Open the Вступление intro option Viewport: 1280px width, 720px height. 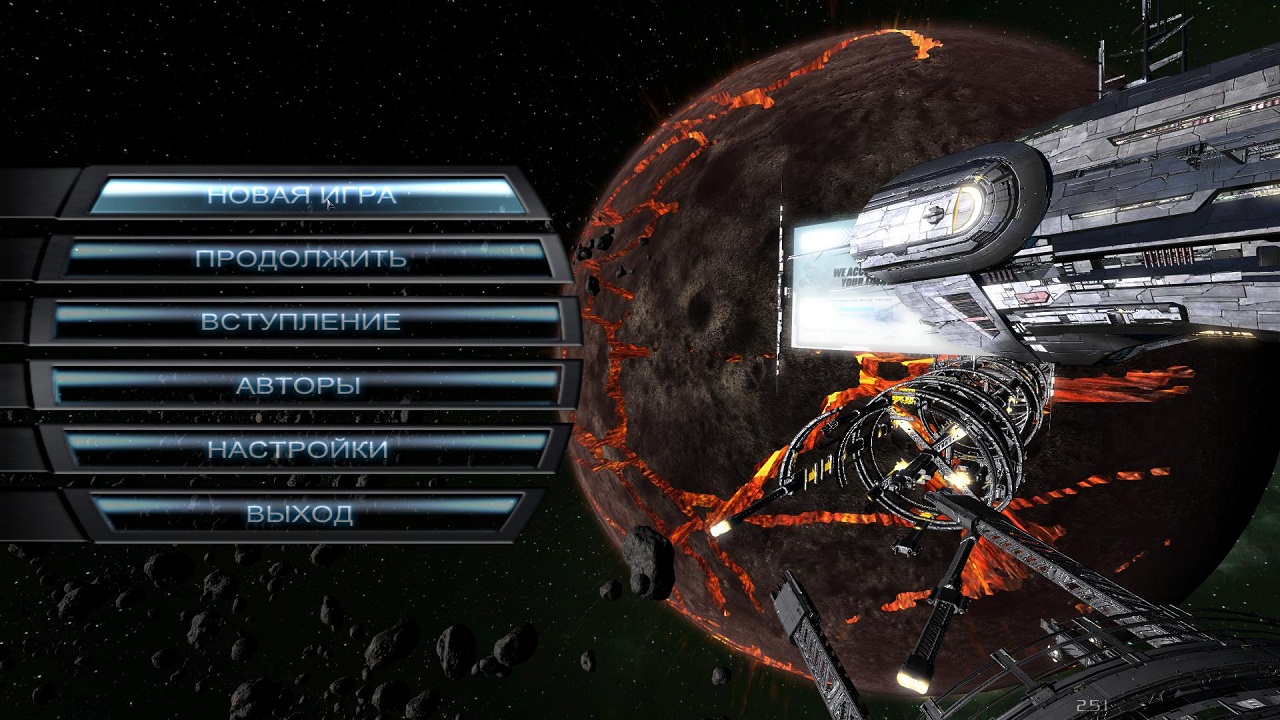tap(301, 322)
